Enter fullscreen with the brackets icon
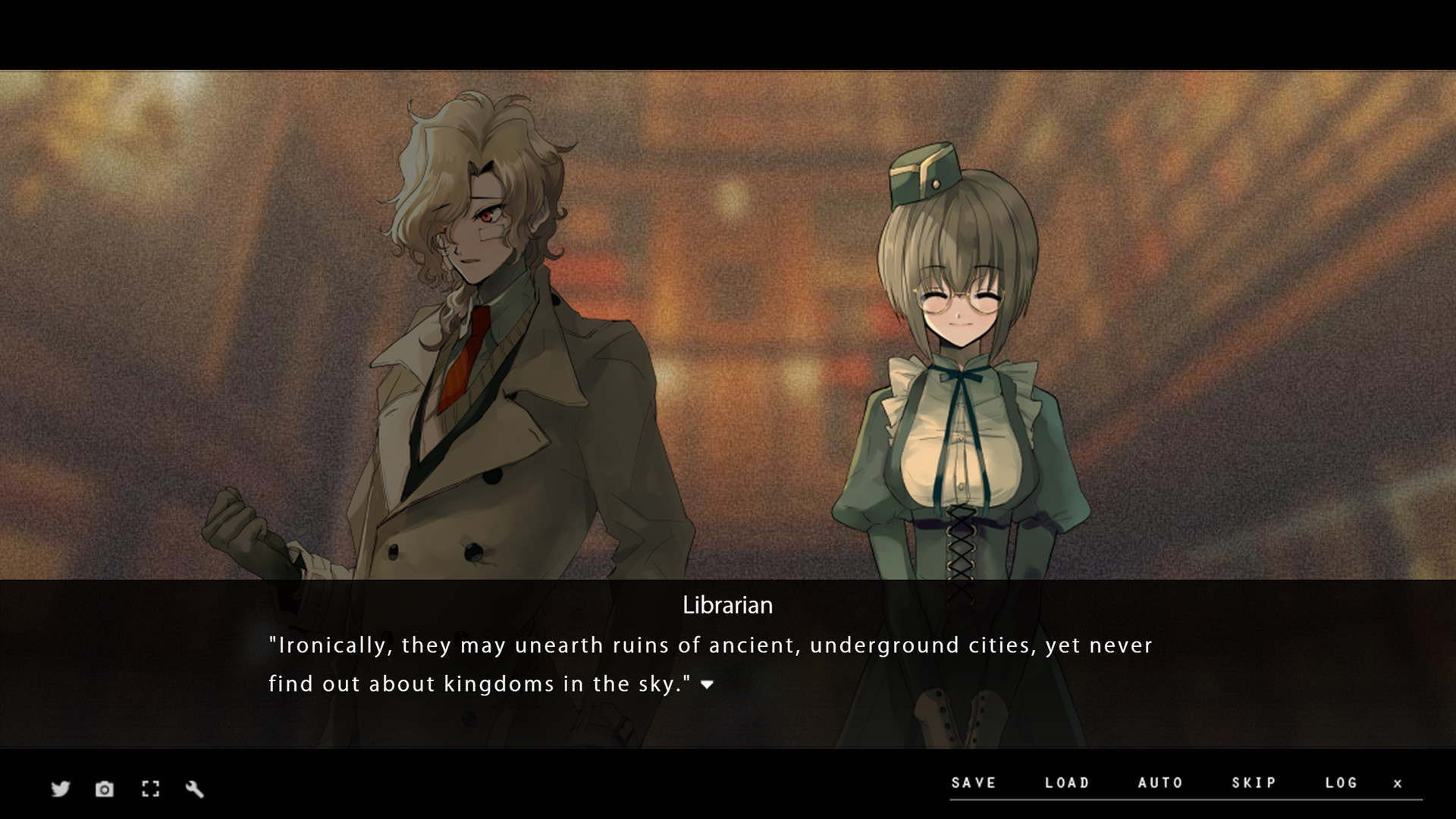The height and width of the screenshot is (819, 1456). point(150,789)
